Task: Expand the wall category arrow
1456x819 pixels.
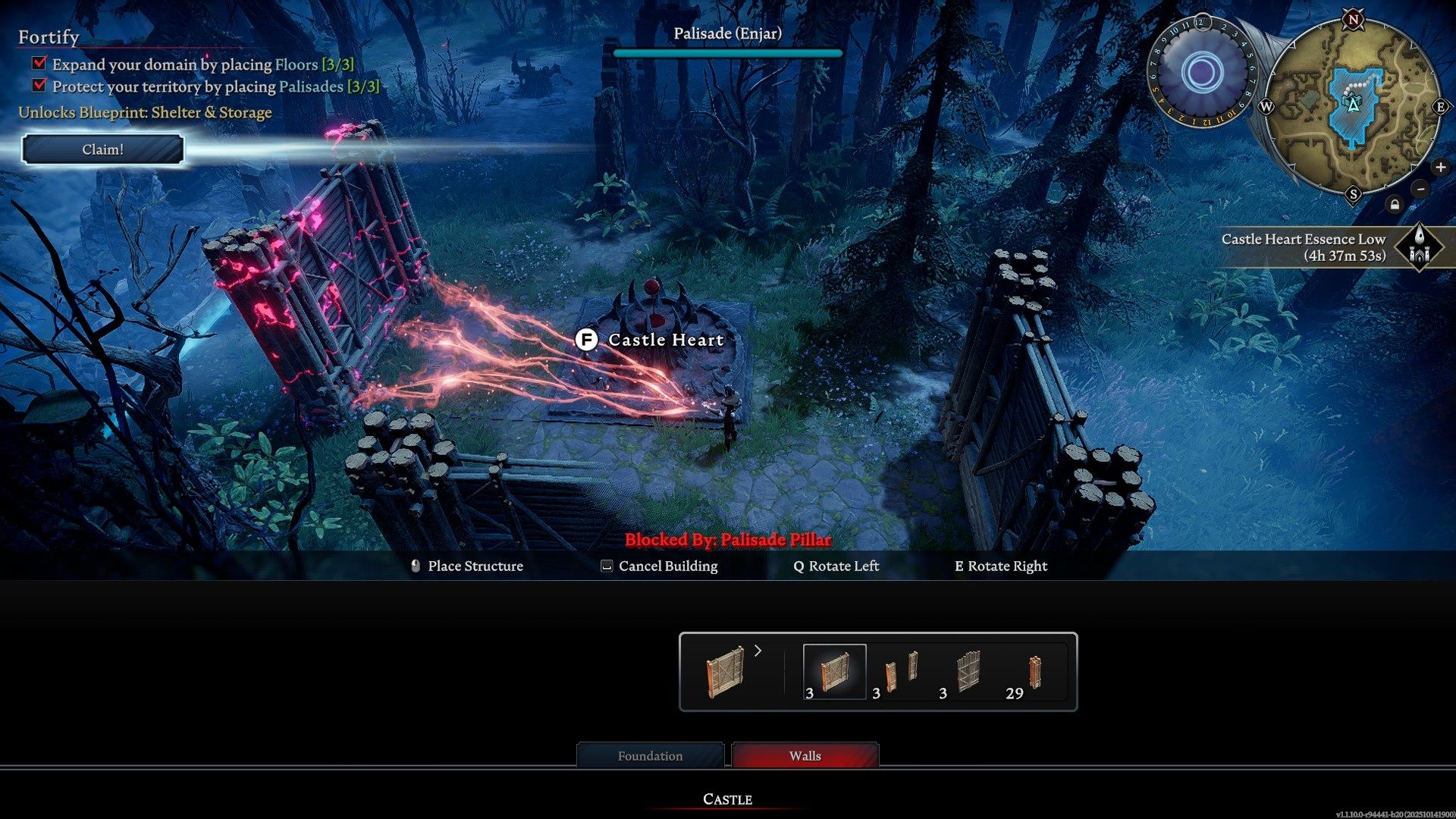Action: coord(758,651)
